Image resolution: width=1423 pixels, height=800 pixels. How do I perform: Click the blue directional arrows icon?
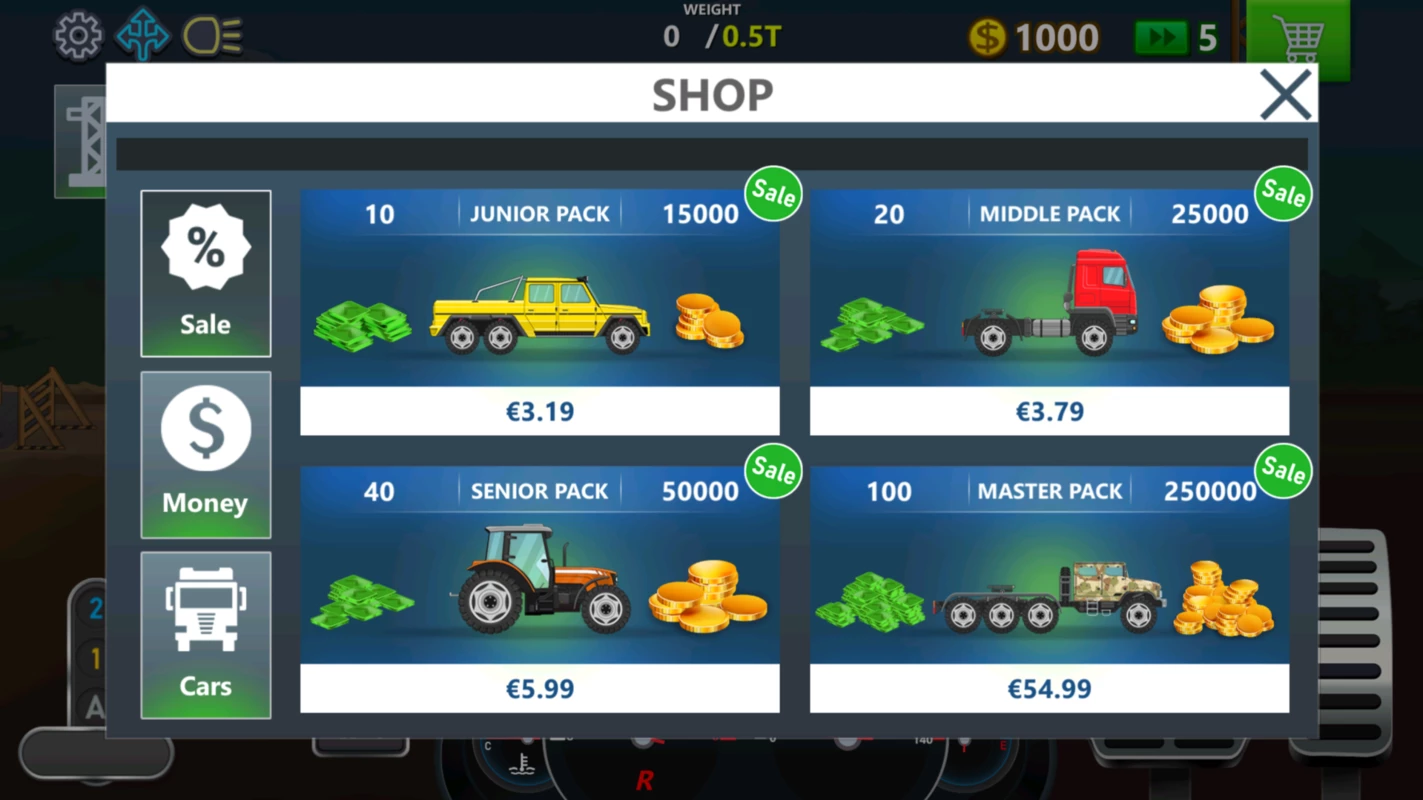(x=143, y=37)
